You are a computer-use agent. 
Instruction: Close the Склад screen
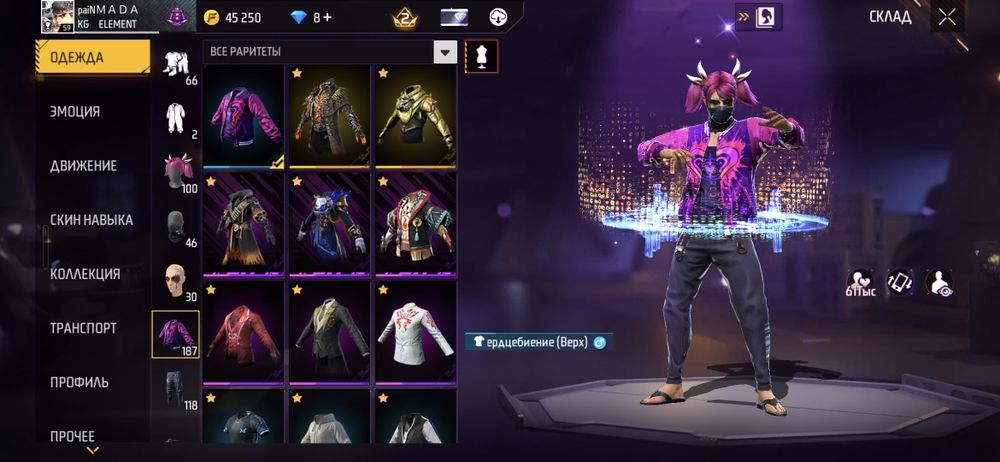point(946,16)
